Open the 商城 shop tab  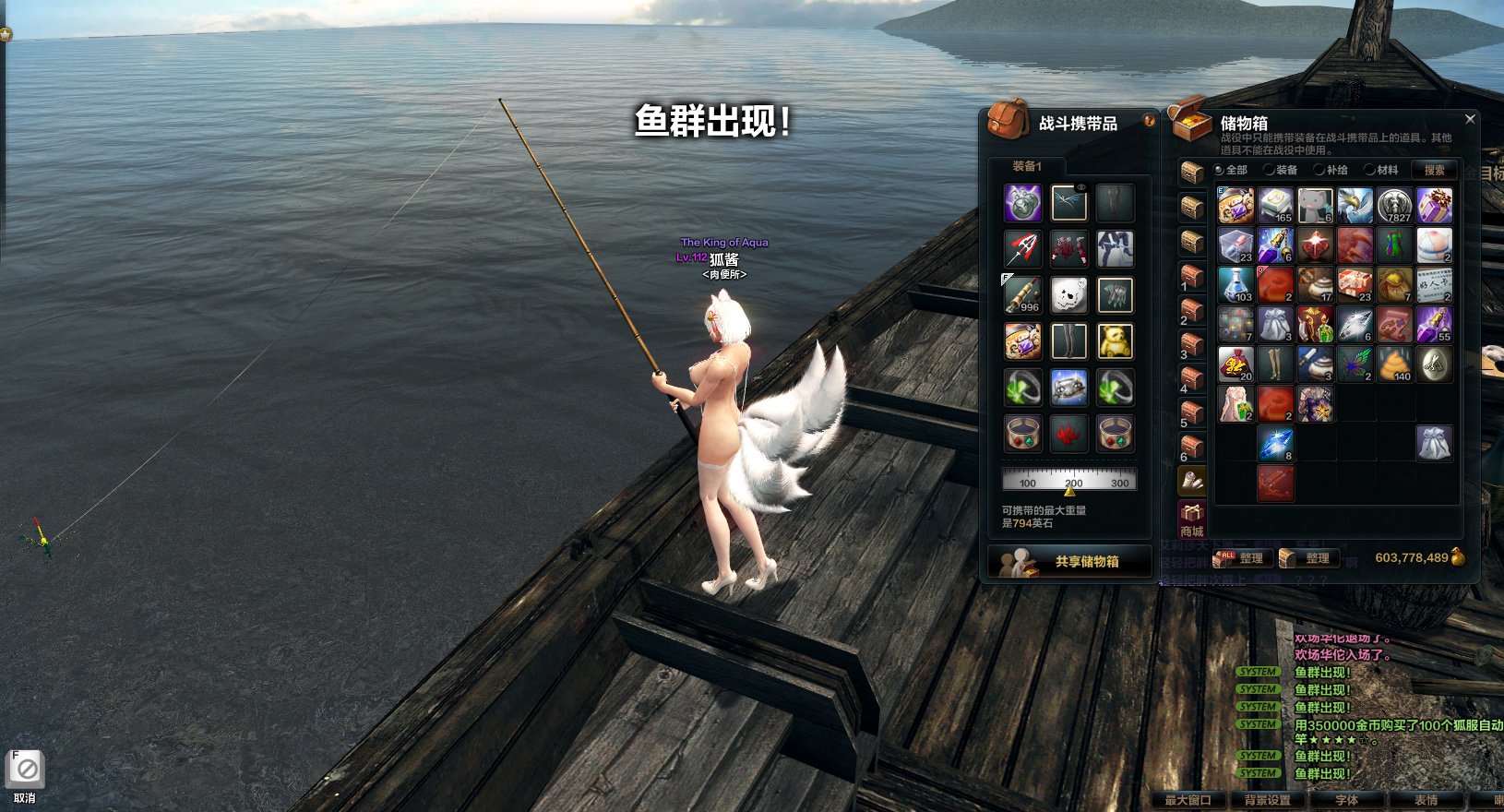click(1192, 519)
